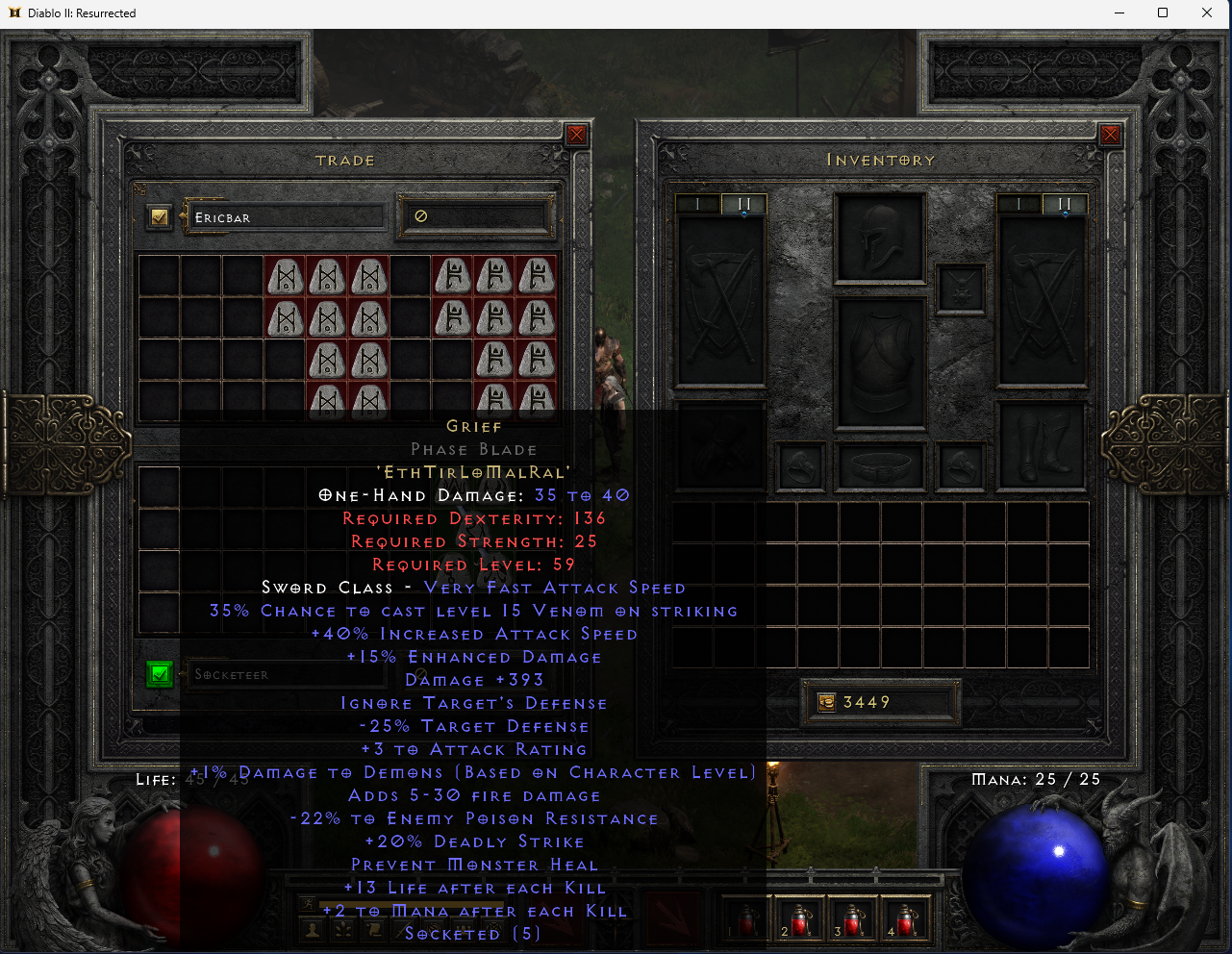The height and width of the screenshot is (954, 1232).
Task: Check the trade accept checkbox beside Ericbar
Action: (x=159, y=217)
